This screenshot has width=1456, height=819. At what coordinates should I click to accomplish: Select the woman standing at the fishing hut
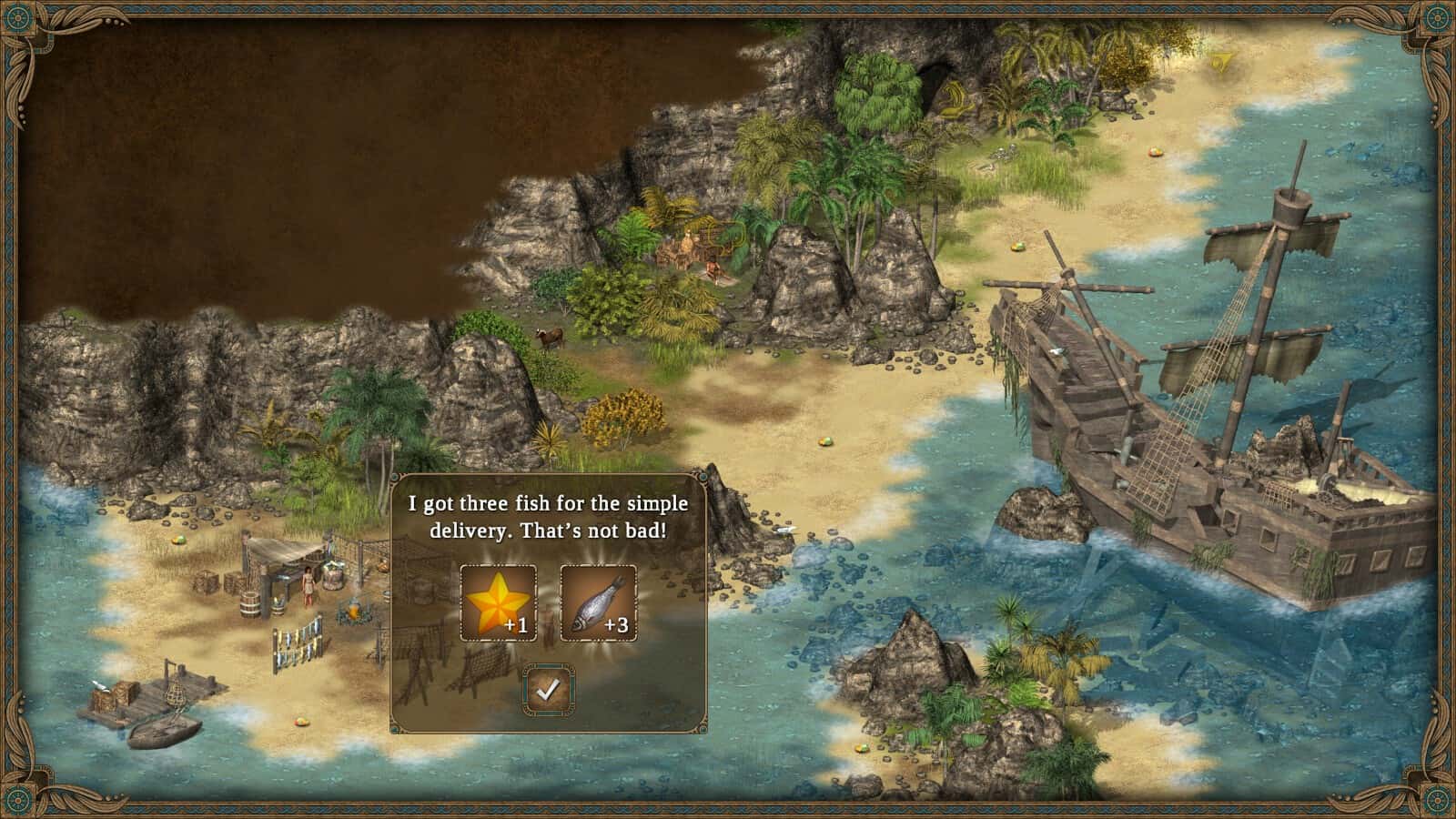308,584
